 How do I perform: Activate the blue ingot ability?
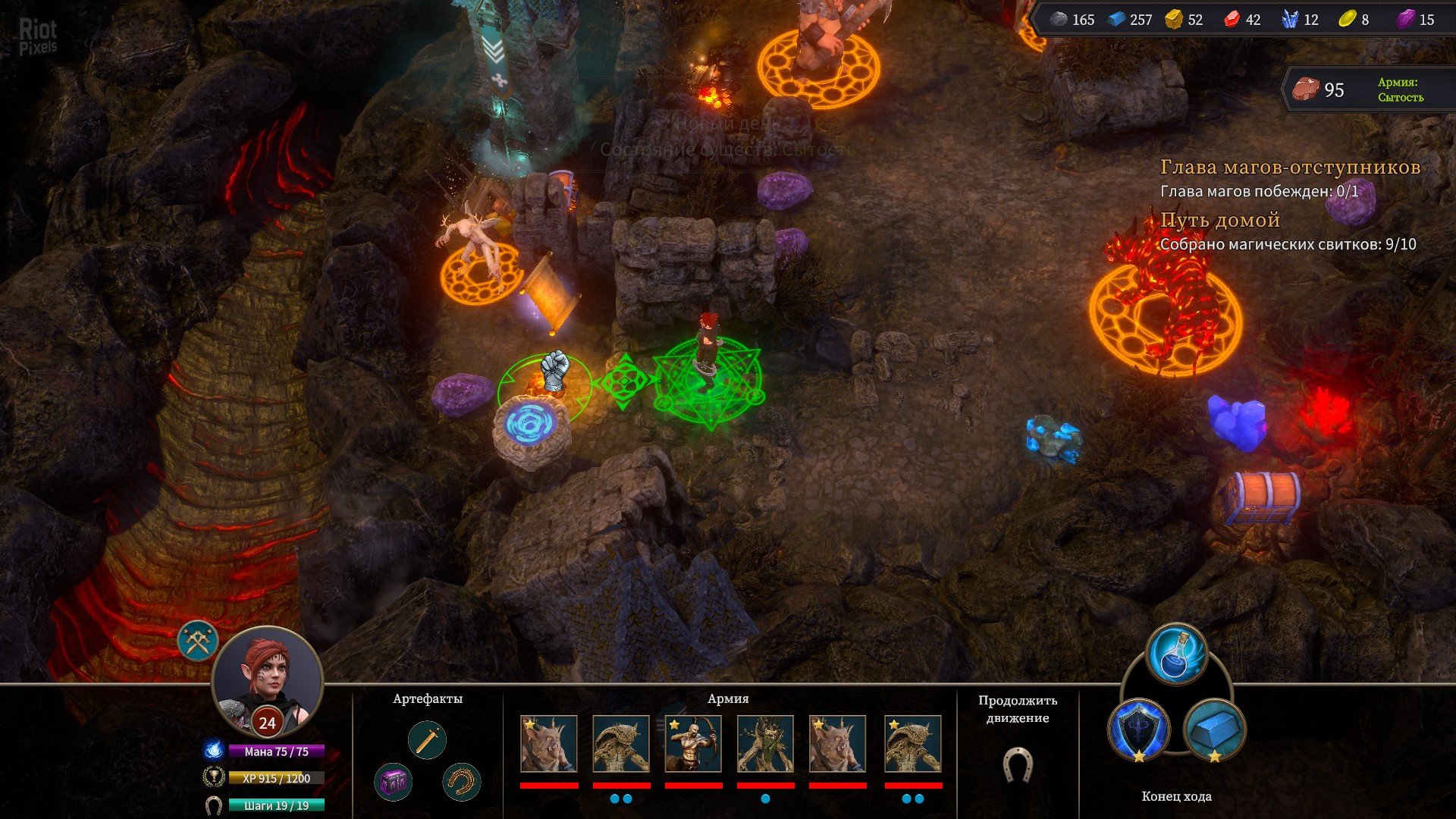[x=1214, y=730]
